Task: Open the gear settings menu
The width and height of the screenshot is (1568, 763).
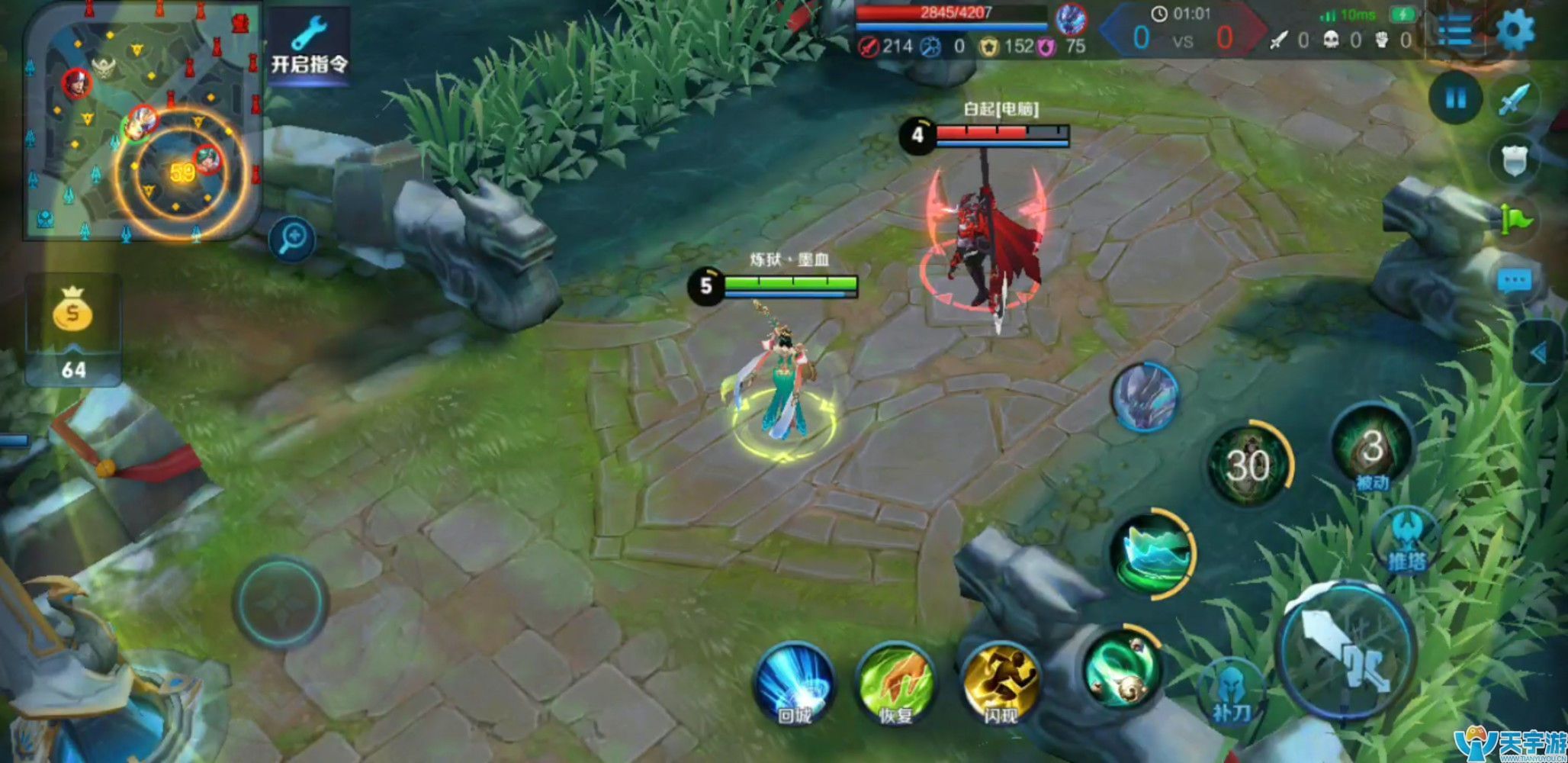Action: click(1515, 31)
